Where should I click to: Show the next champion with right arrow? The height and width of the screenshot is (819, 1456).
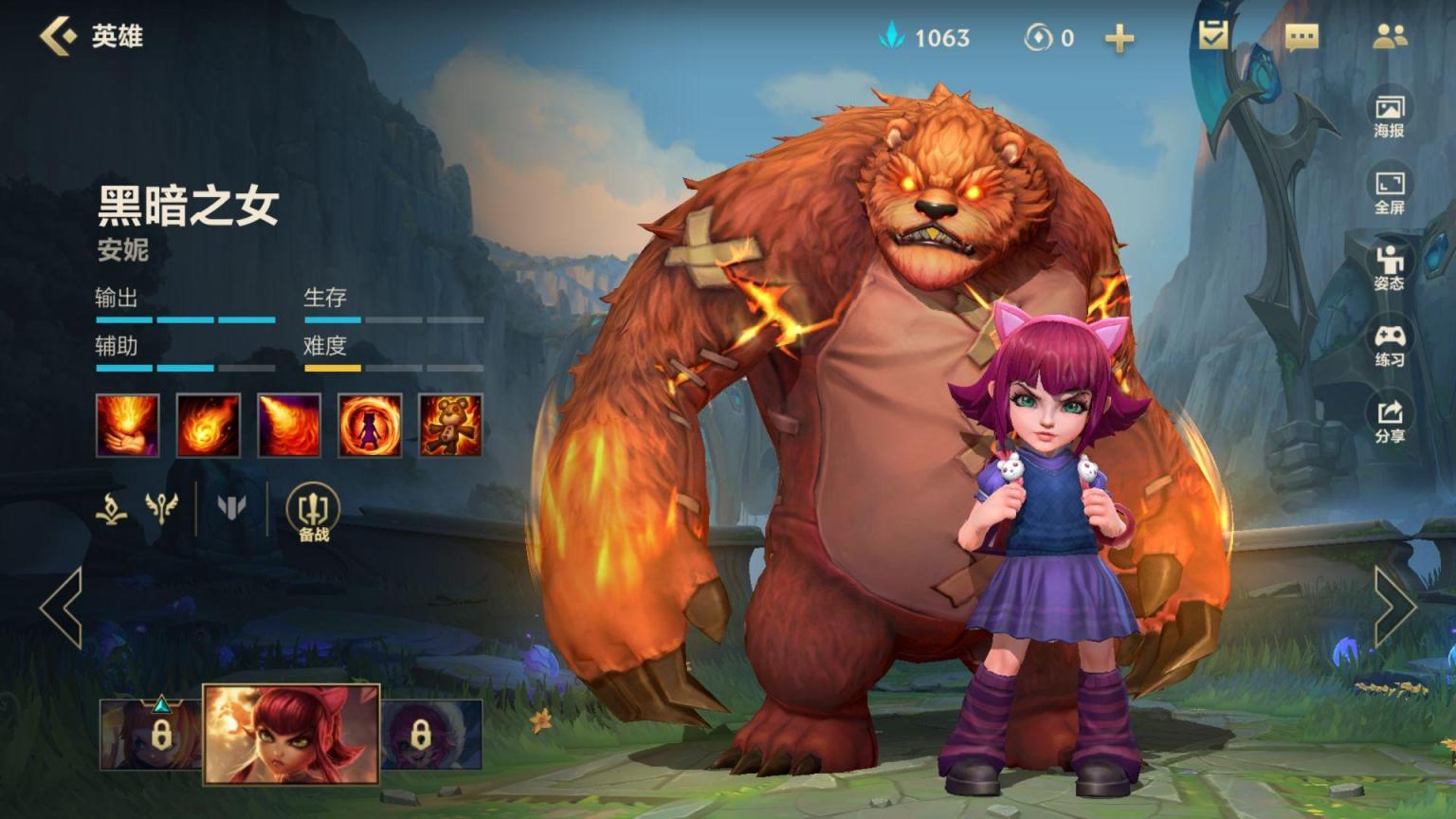pyautogui.click(x=1393, y=607)
